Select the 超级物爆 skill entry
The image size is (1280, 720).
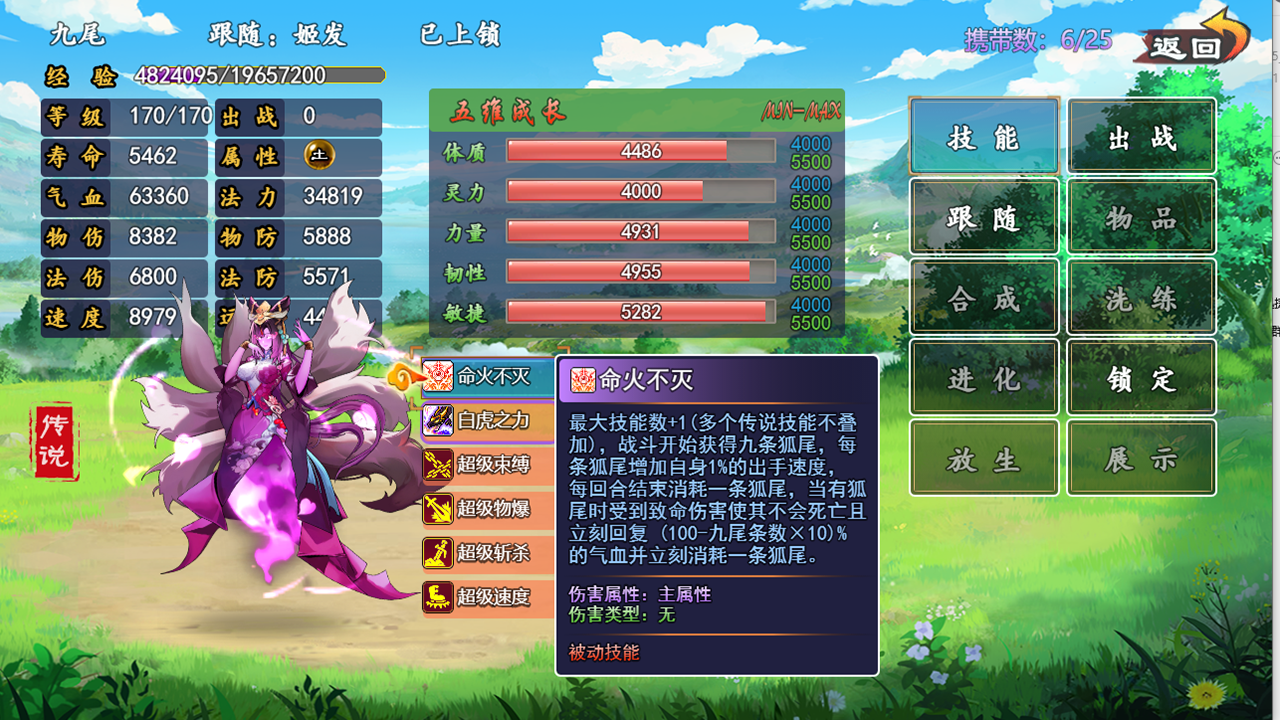point(488,508)
